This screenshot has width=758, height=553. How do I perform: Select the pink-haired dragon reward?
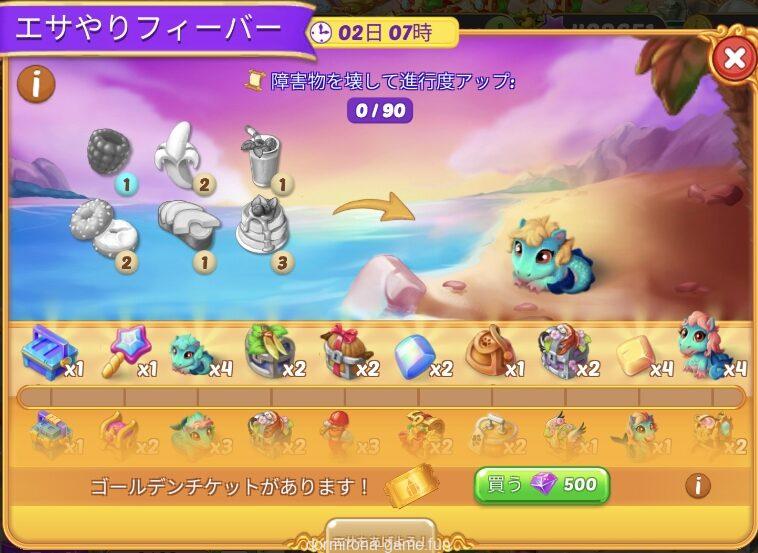point(702,346)
